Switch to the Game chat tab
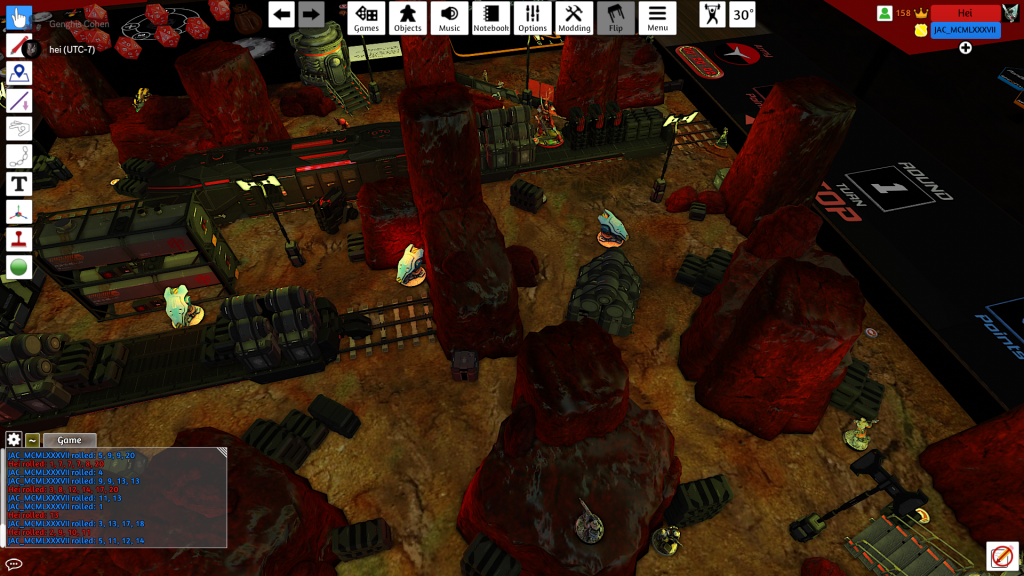Screen dimensions: 1024x576 pos(69,440)
